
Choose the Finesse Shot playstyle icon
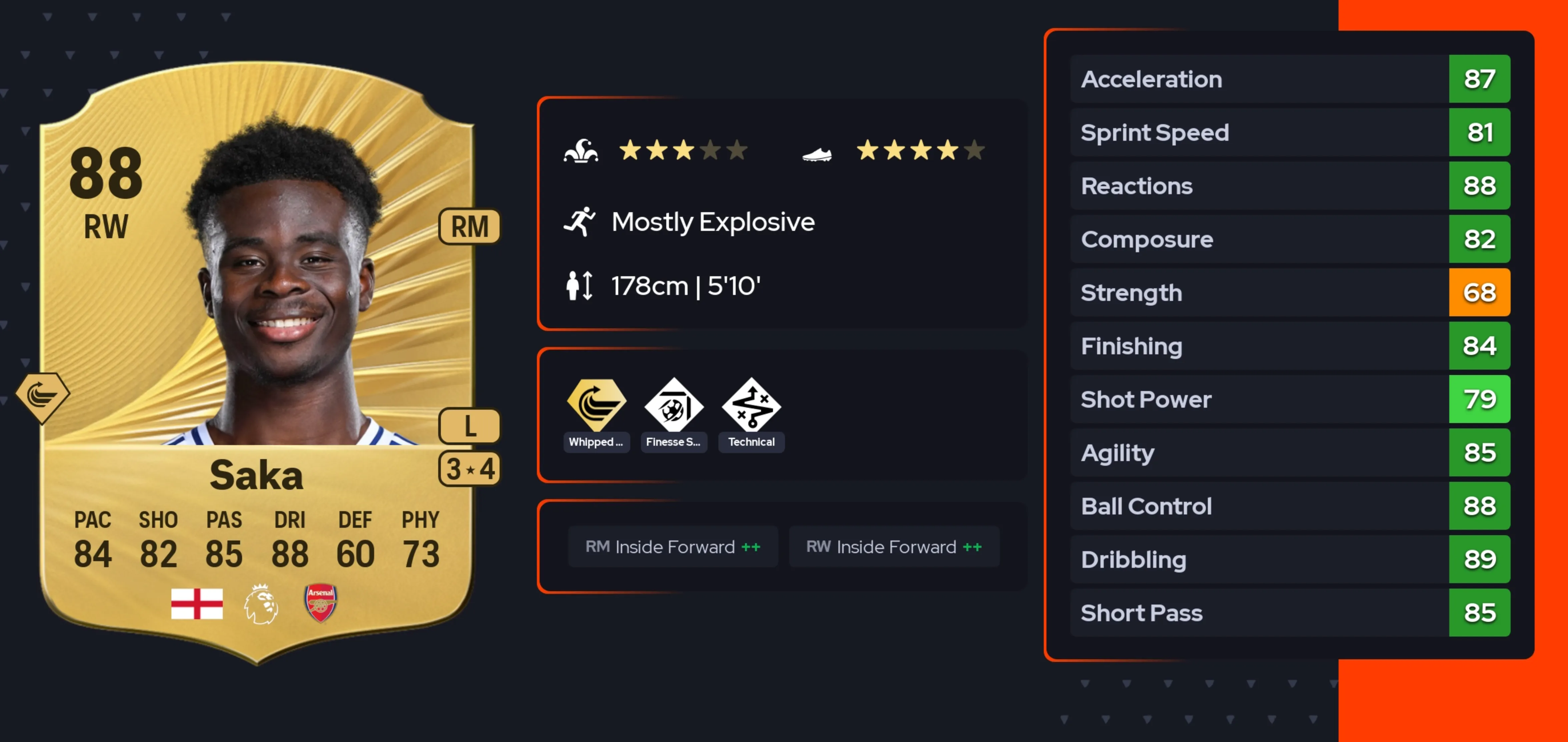673,406
